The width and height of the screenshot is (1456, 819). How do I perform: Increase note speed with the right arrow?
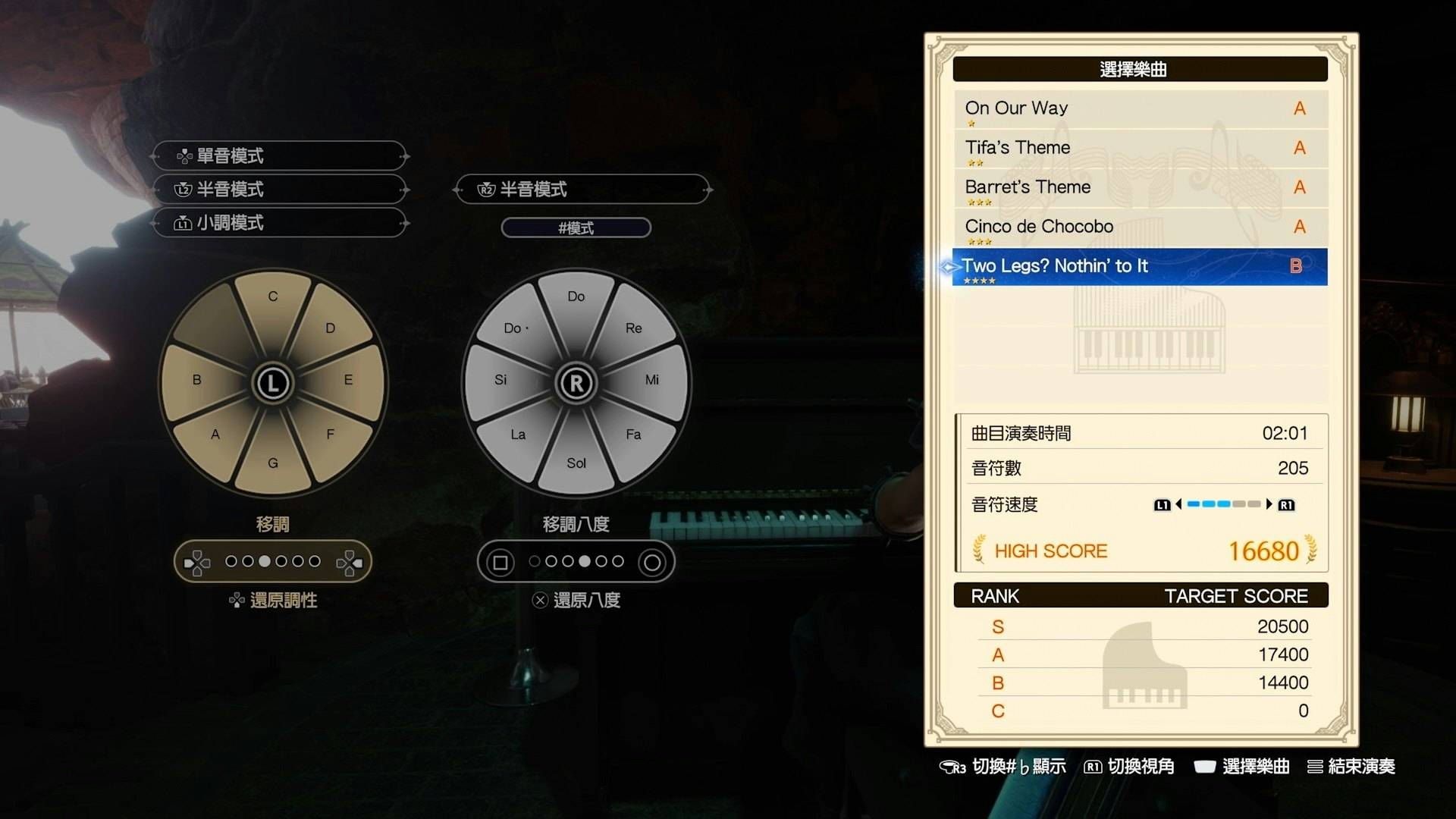click(1269, 504)
